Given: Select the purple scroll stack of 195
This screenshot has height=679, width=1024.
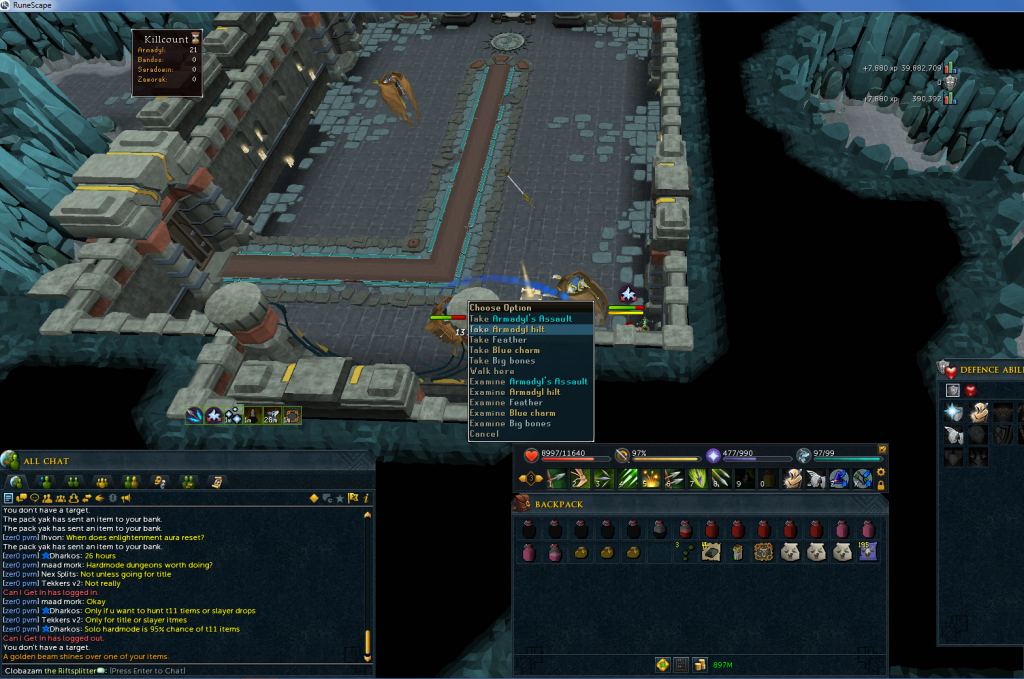Looking at the screenshot, I should [x=866, y=551].
